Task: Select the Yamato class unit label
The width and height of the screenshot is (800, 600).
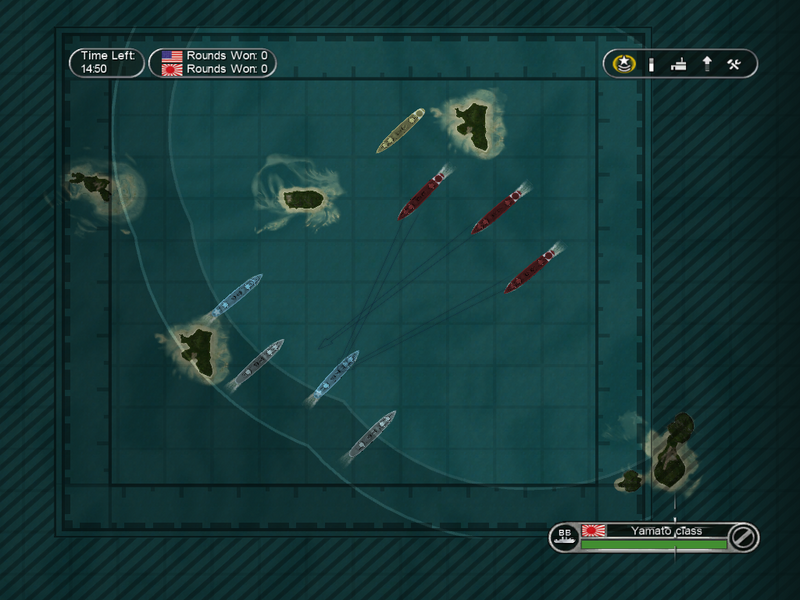Action: coord(665,531)
